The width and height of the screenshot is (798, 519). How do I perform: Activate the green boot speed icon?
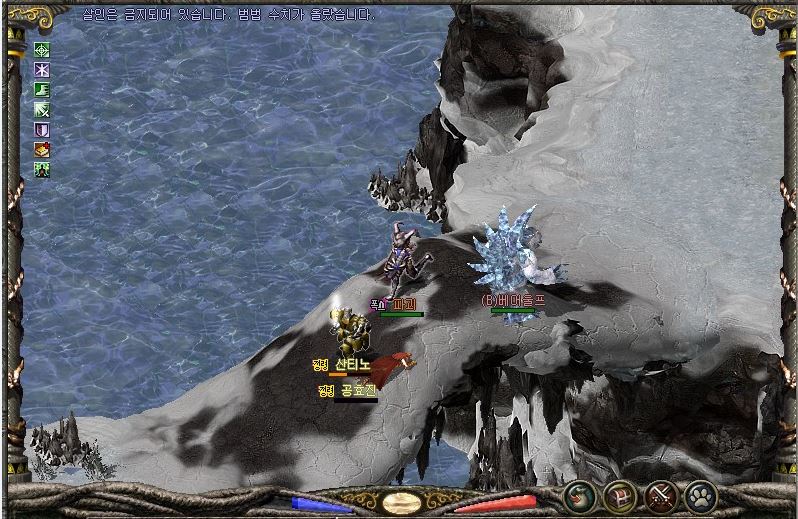(42, 89)
